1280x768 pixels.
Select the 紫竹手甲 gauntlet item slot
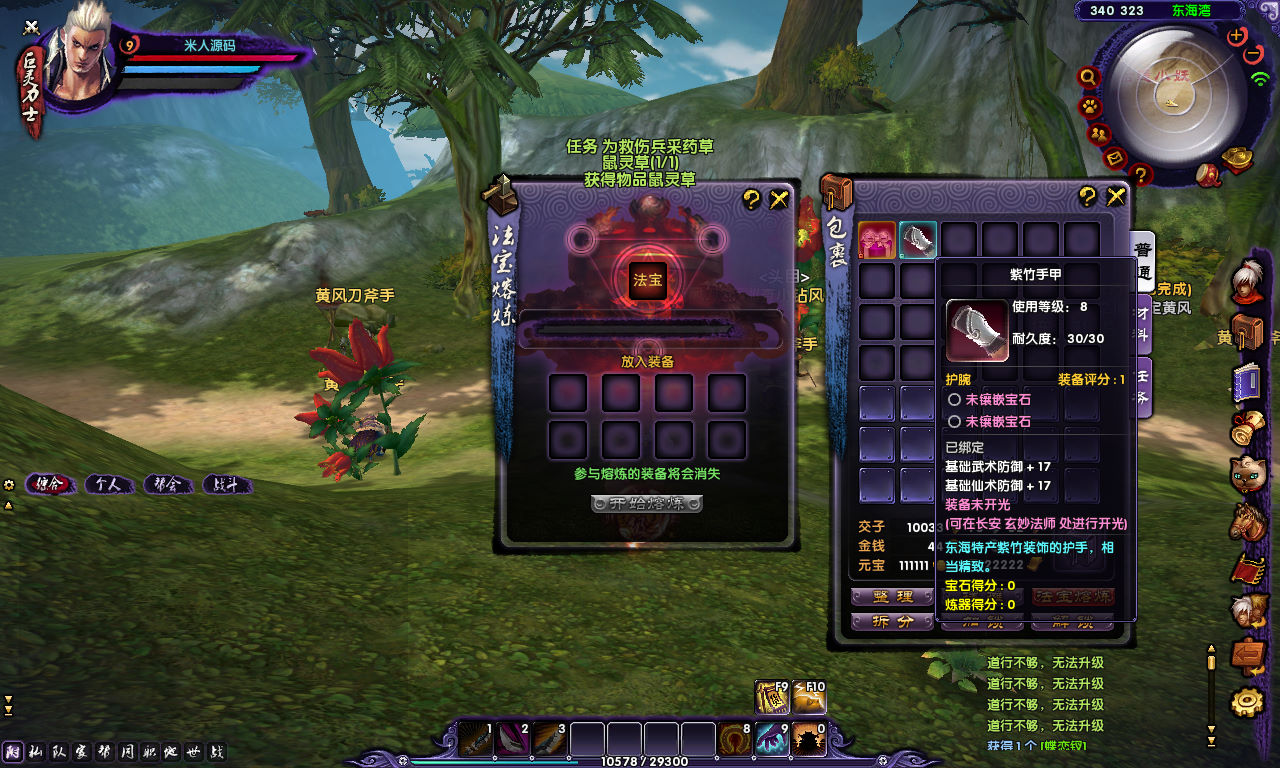[x=918, y=240]
